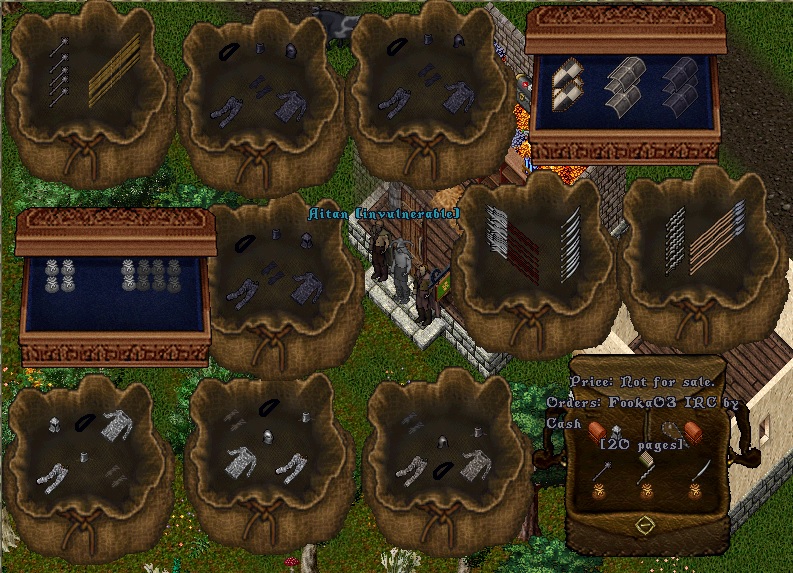This screenshot has height=573, width=793.
Task: Select the dark black shields in the chest
Action: tap(681, 84)
